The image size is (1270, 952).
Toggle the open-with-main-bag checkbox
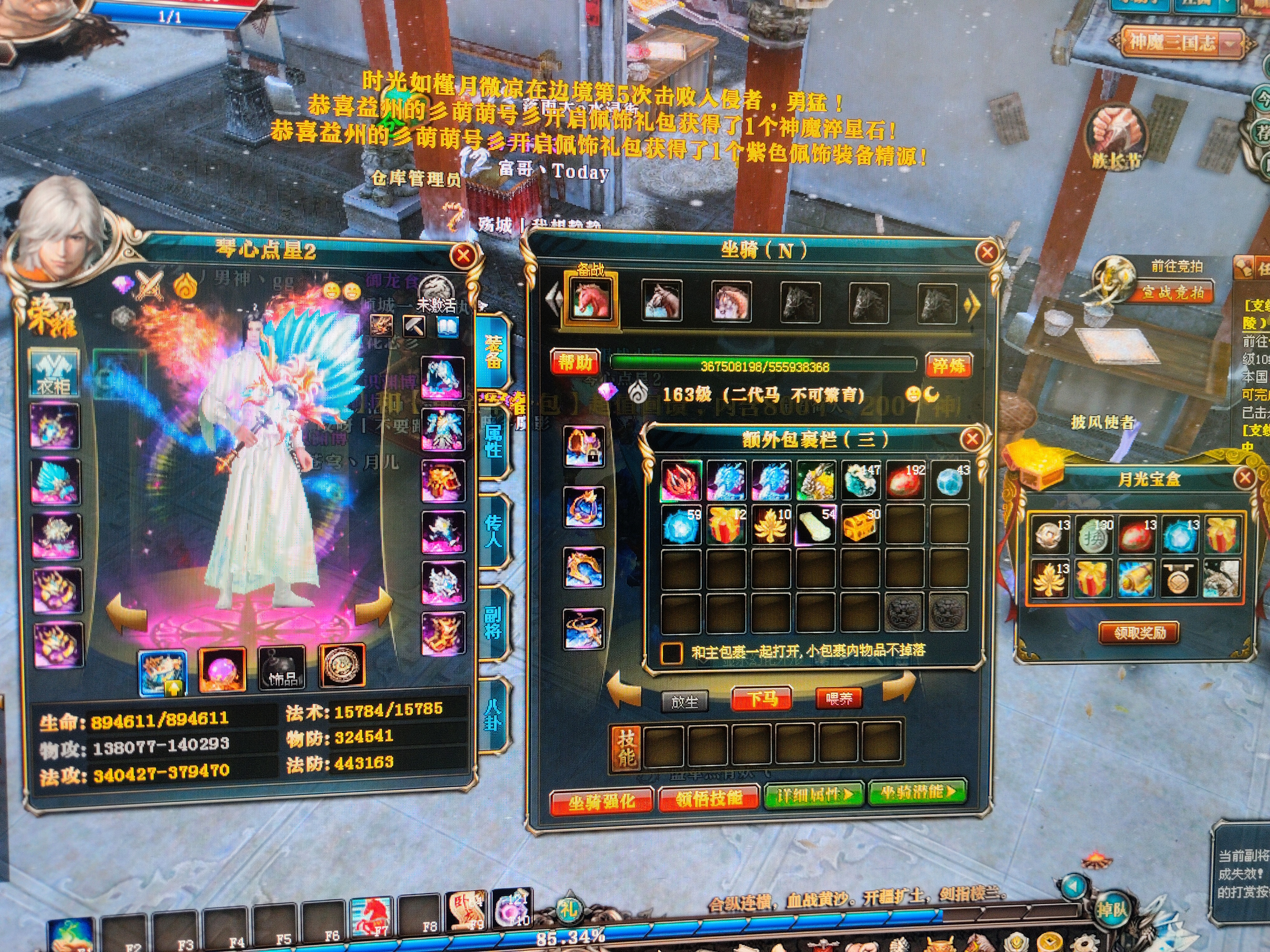(671, 652)
